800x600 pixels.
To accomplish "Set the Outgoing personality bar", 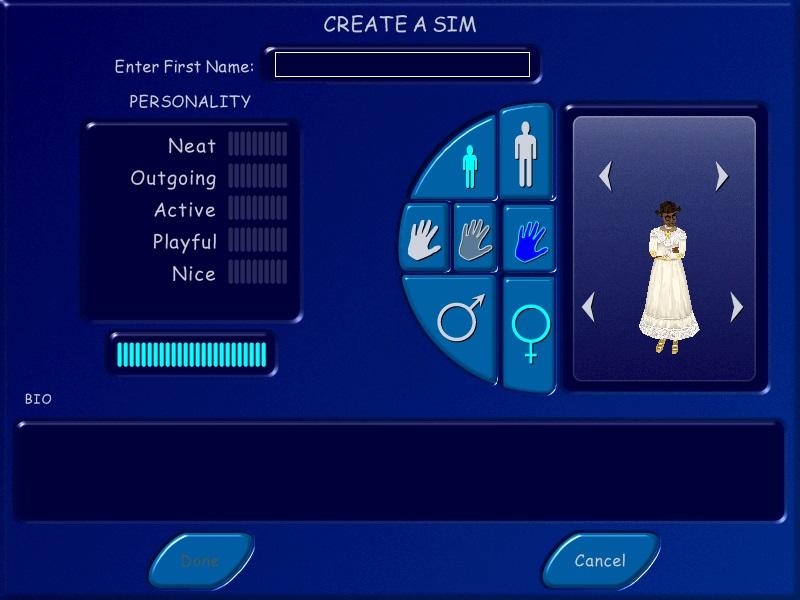I will (257, 177).
